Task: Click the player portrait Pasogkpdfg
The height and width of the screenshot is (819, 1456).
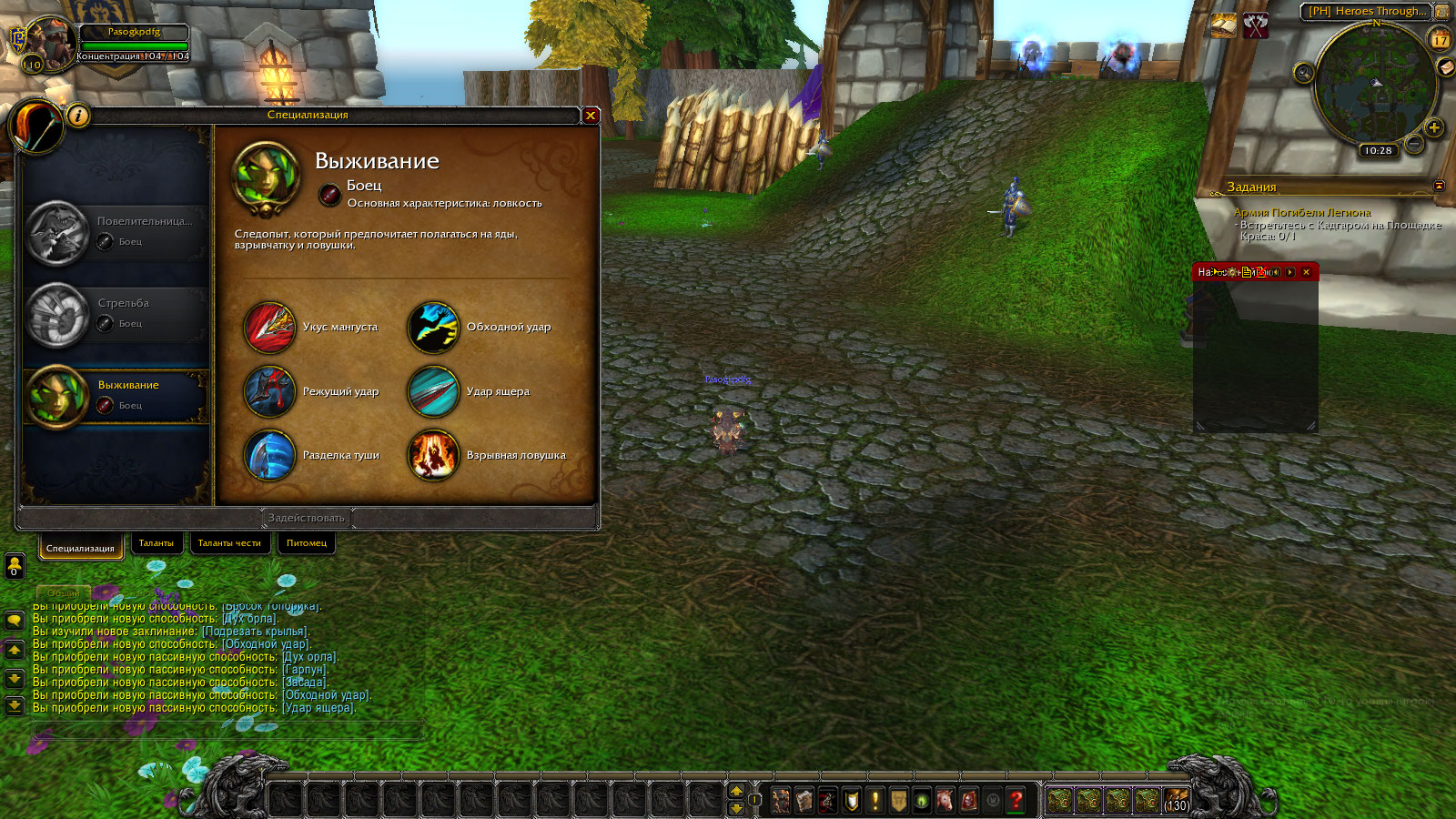Action: 50,42
